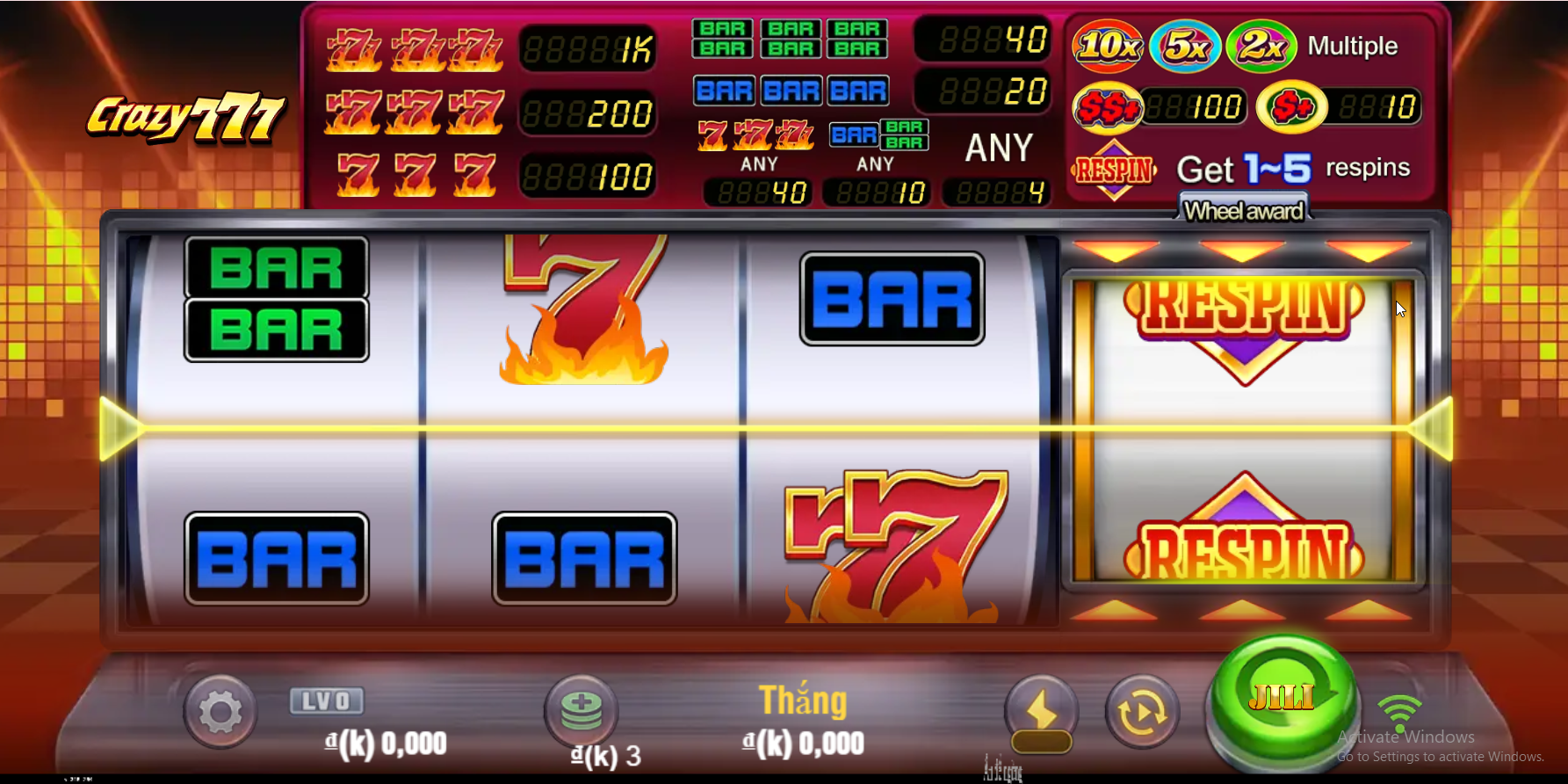Open the settings gear menu
The height and width of the screenshot is (784, 1568).
[220, 713]
